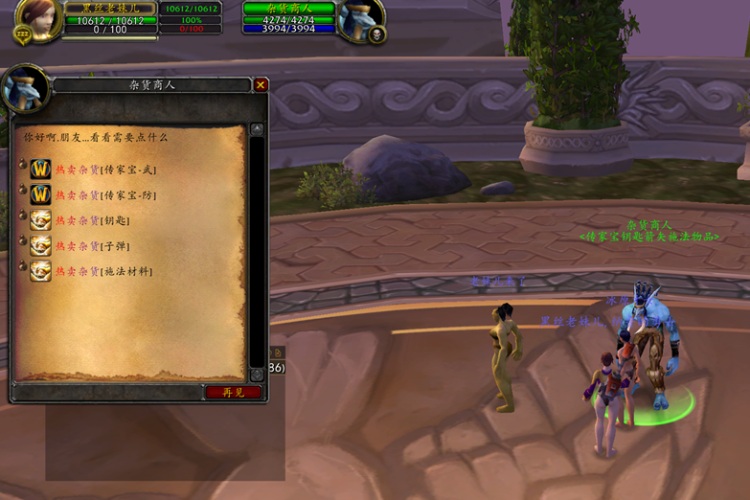750x500 pixels.
Task: Select the 钥匙 goods dialogue option
Action: 91,220
